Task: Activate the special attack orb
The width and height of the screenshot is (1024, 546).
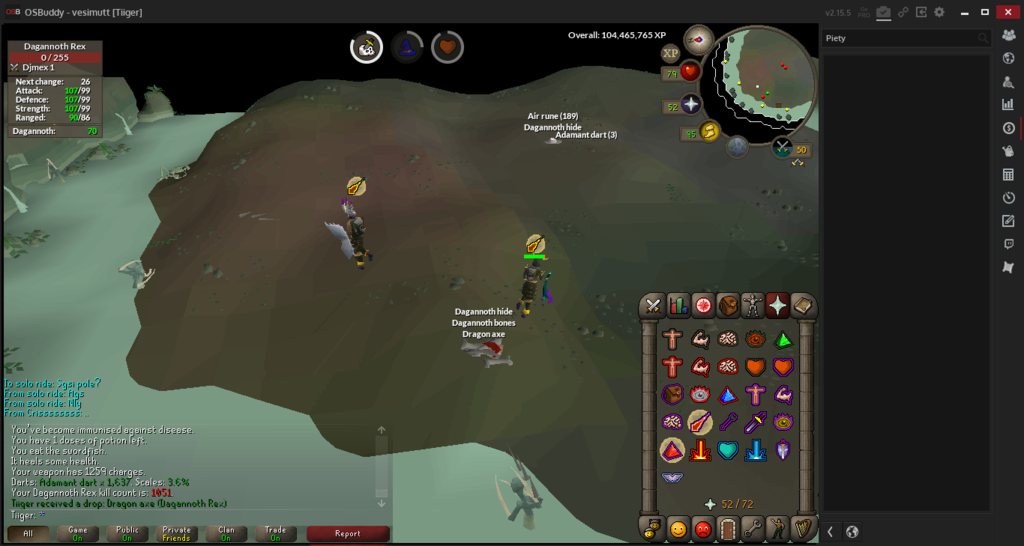Action: 737,147
